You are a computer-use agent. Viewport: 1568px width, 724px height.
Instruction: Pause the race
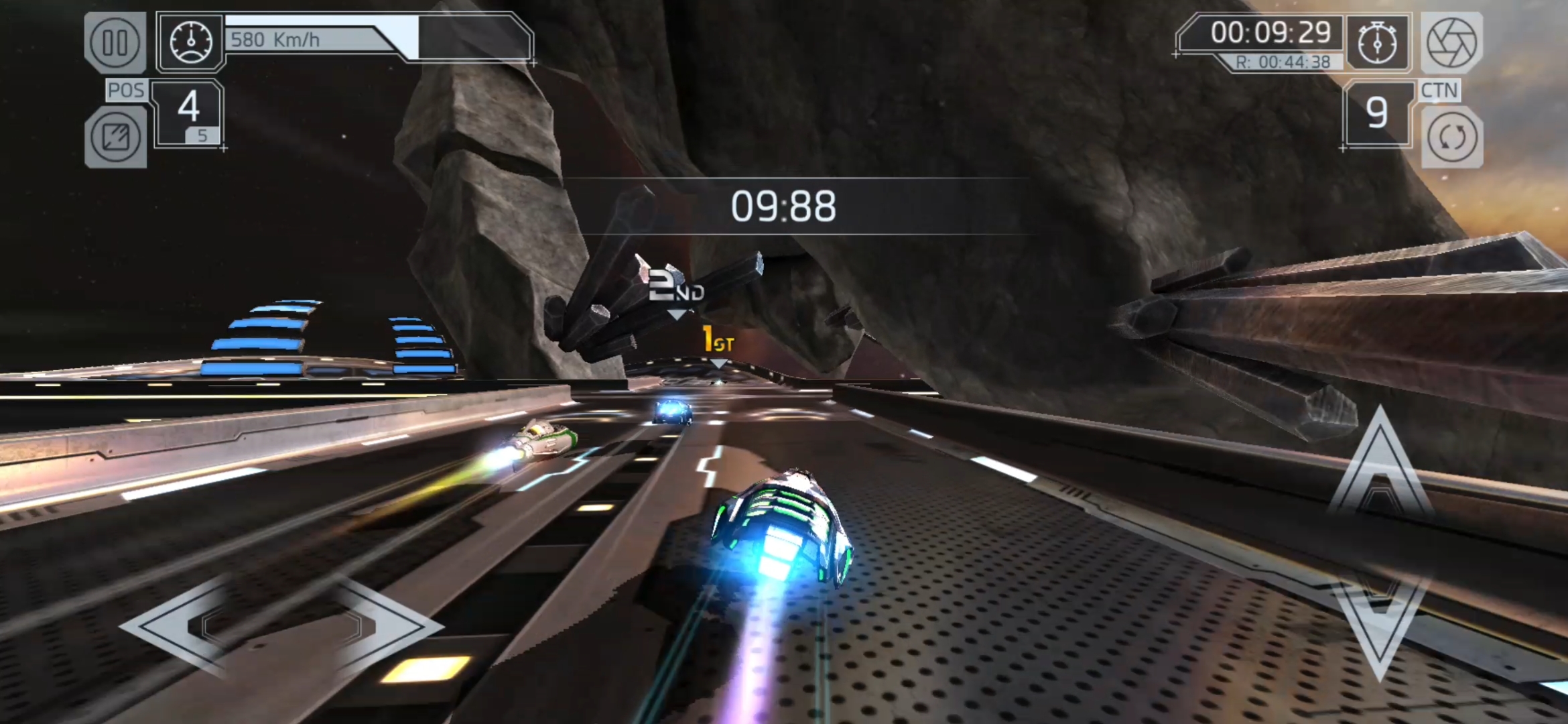115,42
